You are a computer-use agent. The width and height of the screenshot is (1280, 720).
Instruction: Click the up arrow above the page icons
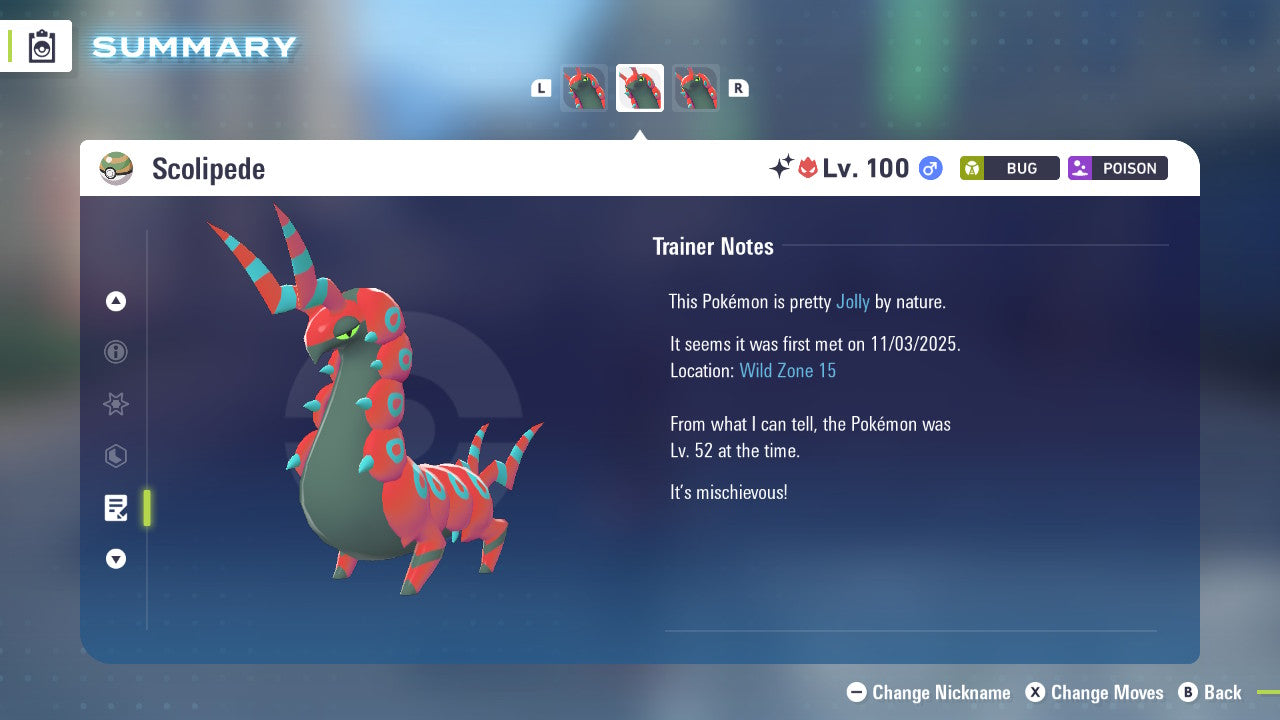[115, 301]
